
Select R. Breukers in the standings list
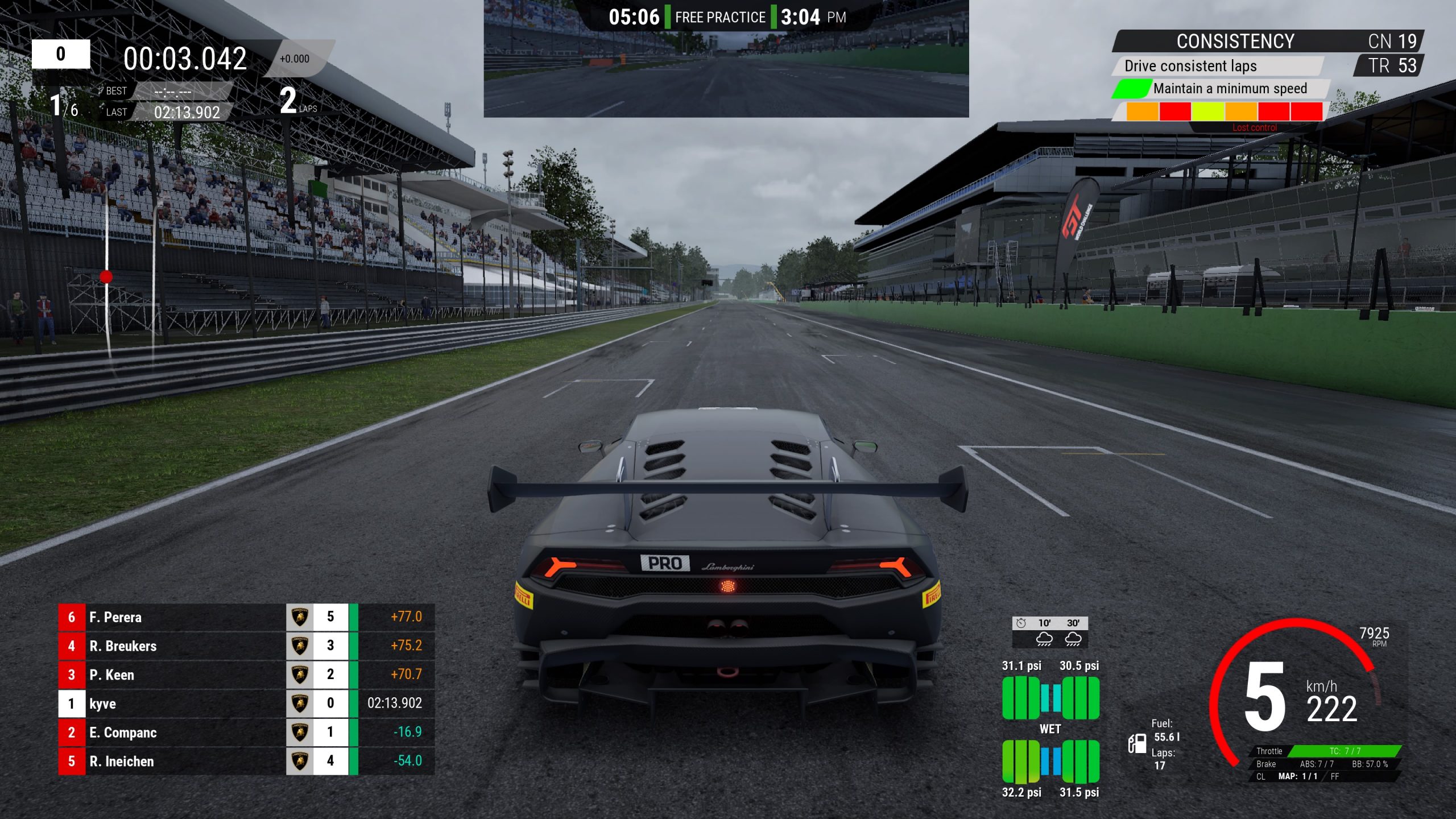(246, 646)
